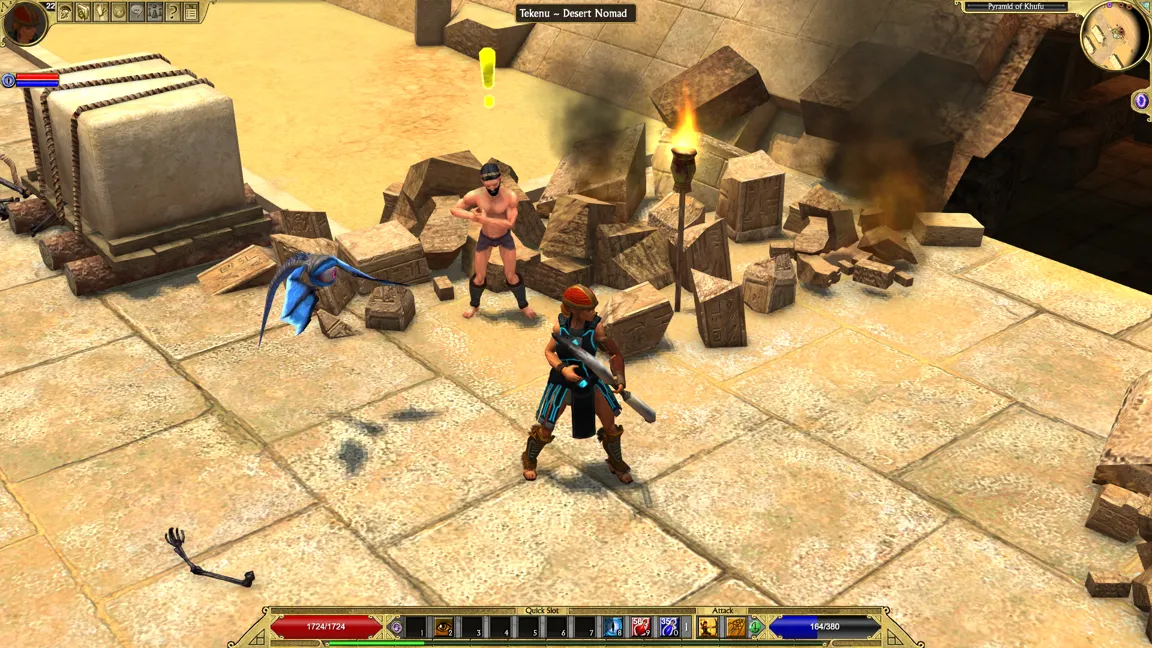Open the round compass map icon
Viewport: 1152px width, 648px height.
[119, 12]
